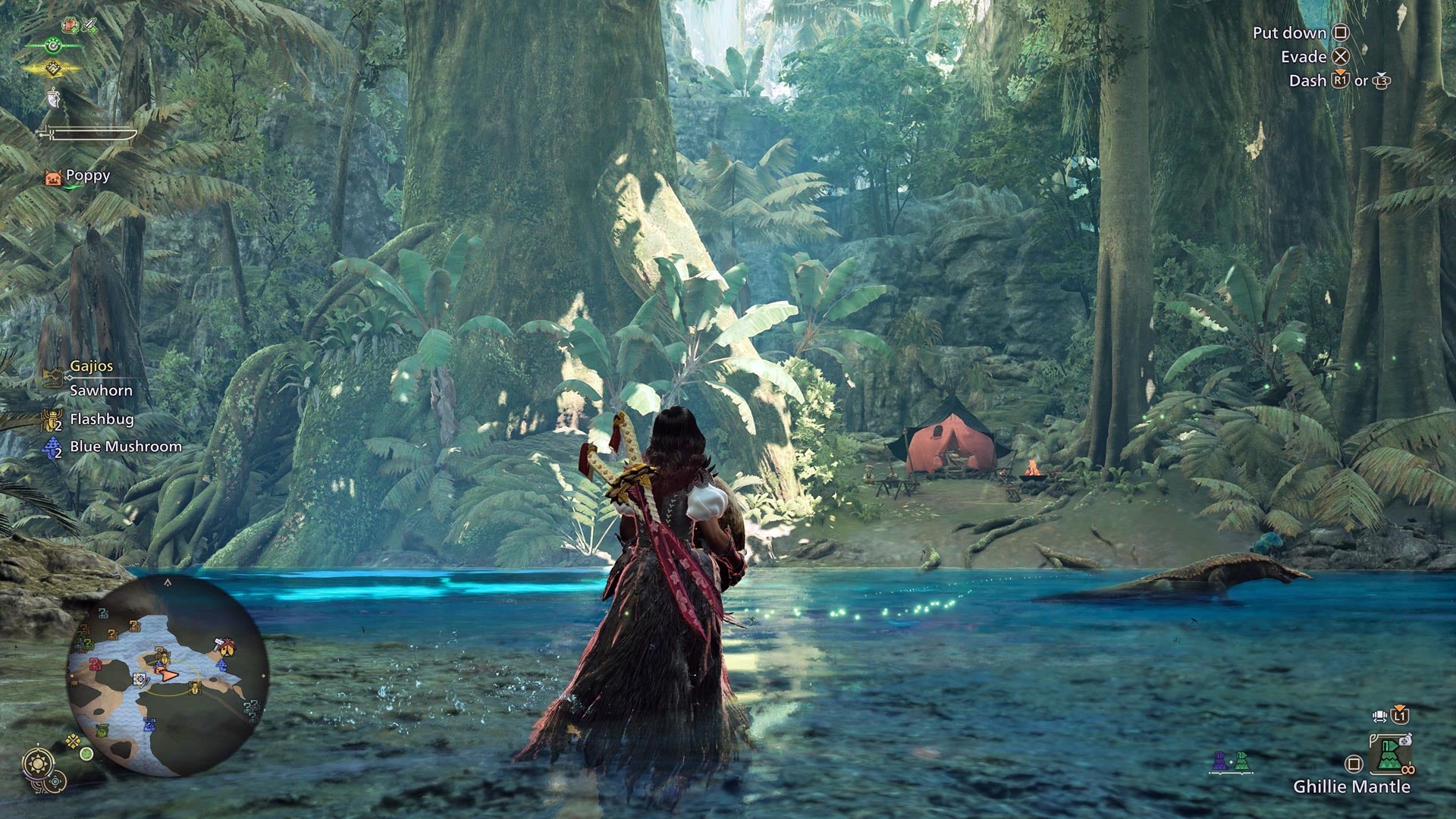
Task: Toggle between the purple and green mantle indicators
Action: coord(1231,761)
